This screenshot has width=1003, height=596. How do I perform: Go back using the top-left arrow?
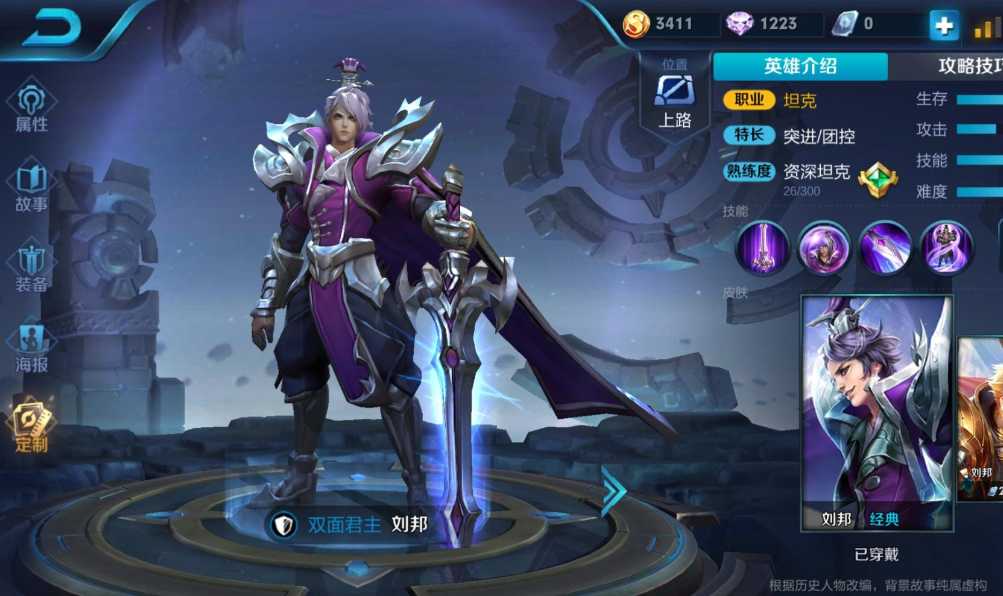pos(52,27)
